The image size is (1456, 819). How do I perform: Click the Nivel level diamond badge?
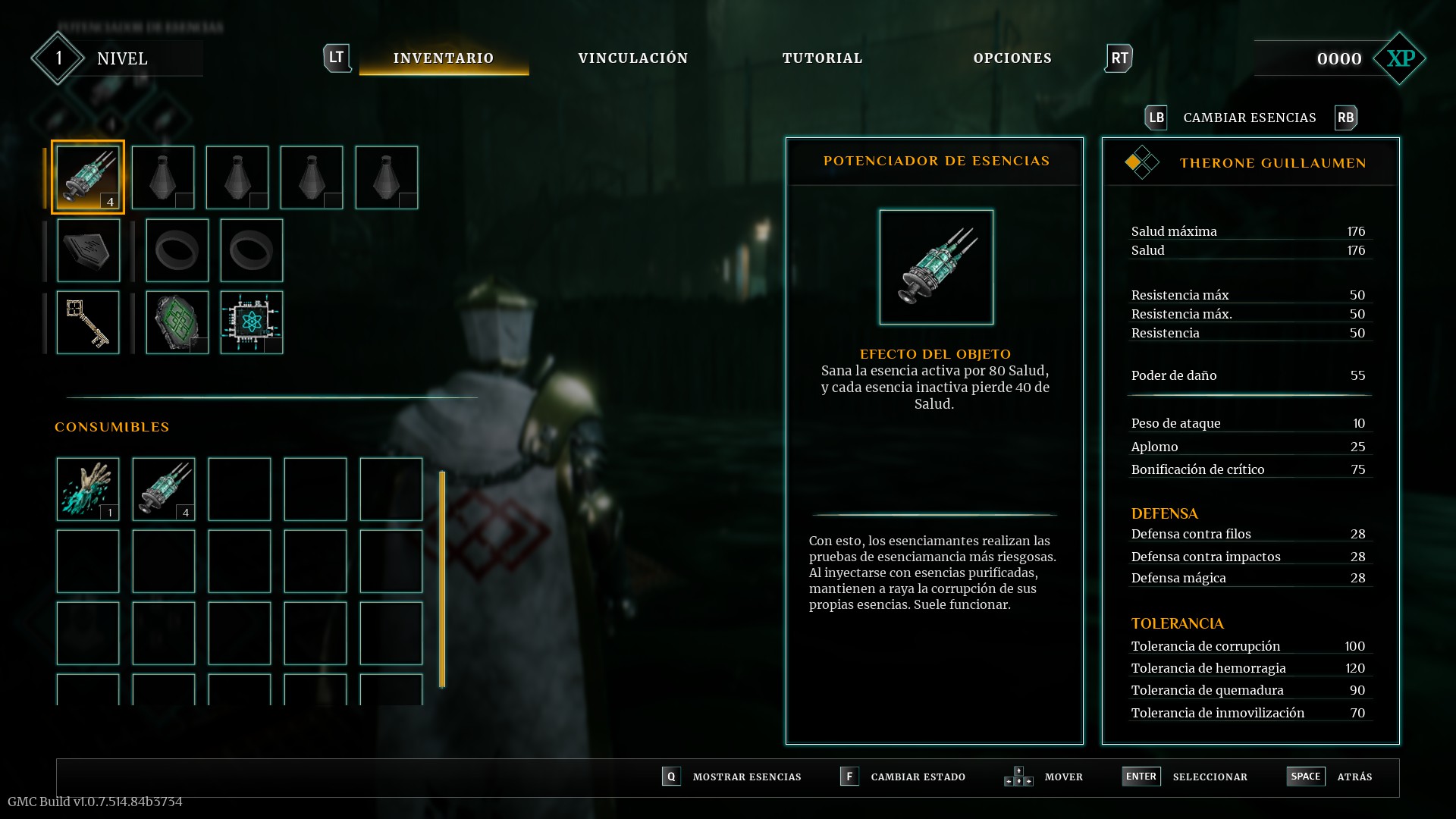coord(58,58)
